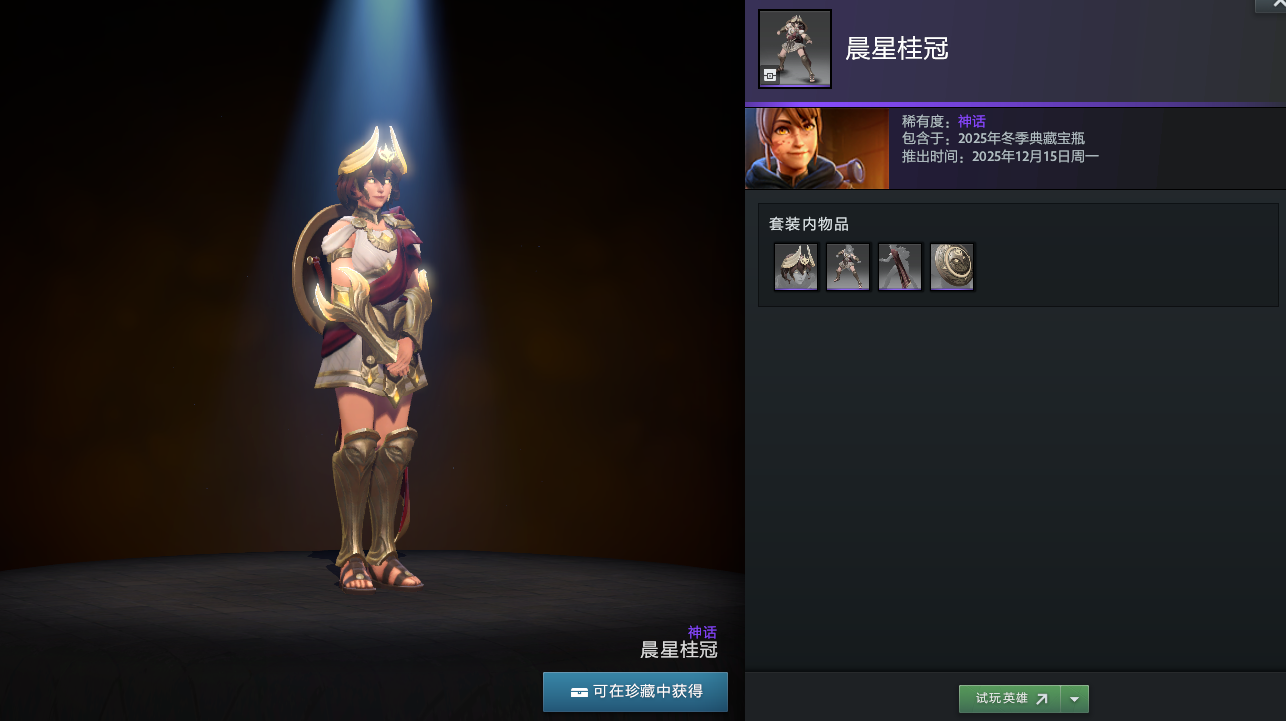This screenshot has width=1286, height=721.
Task: Choose the red weapon item in the set
Action: (x=900, y=267)
